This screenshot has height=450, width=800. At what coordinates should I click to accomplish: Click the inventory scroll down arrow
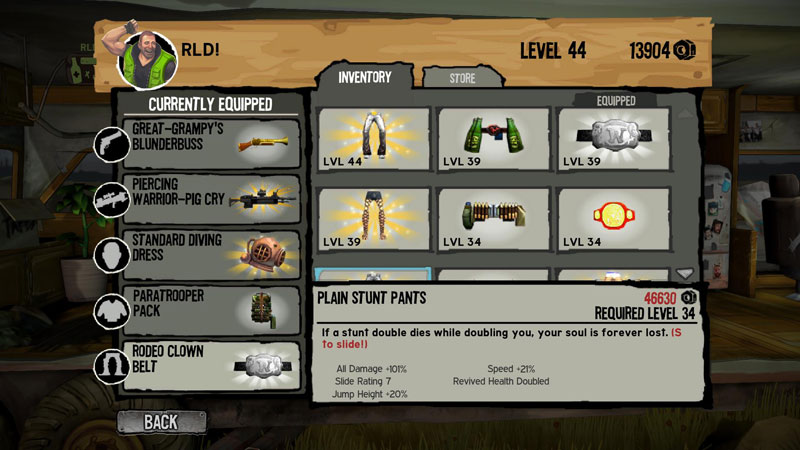pyautogui.click(x=685, y=274)
